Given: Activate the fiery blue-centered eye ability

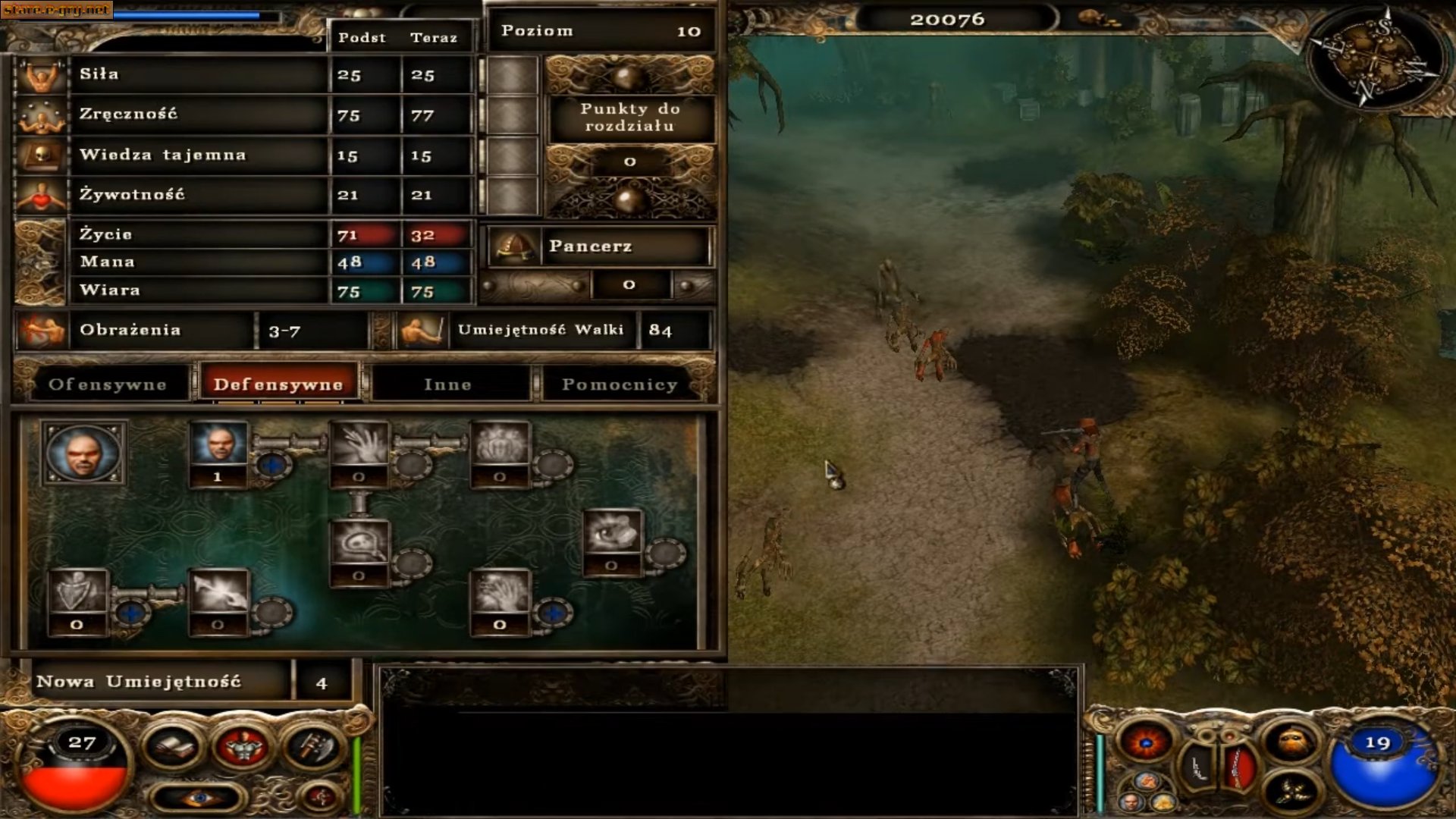Looking at the screenshot, I should (1145, 742).
